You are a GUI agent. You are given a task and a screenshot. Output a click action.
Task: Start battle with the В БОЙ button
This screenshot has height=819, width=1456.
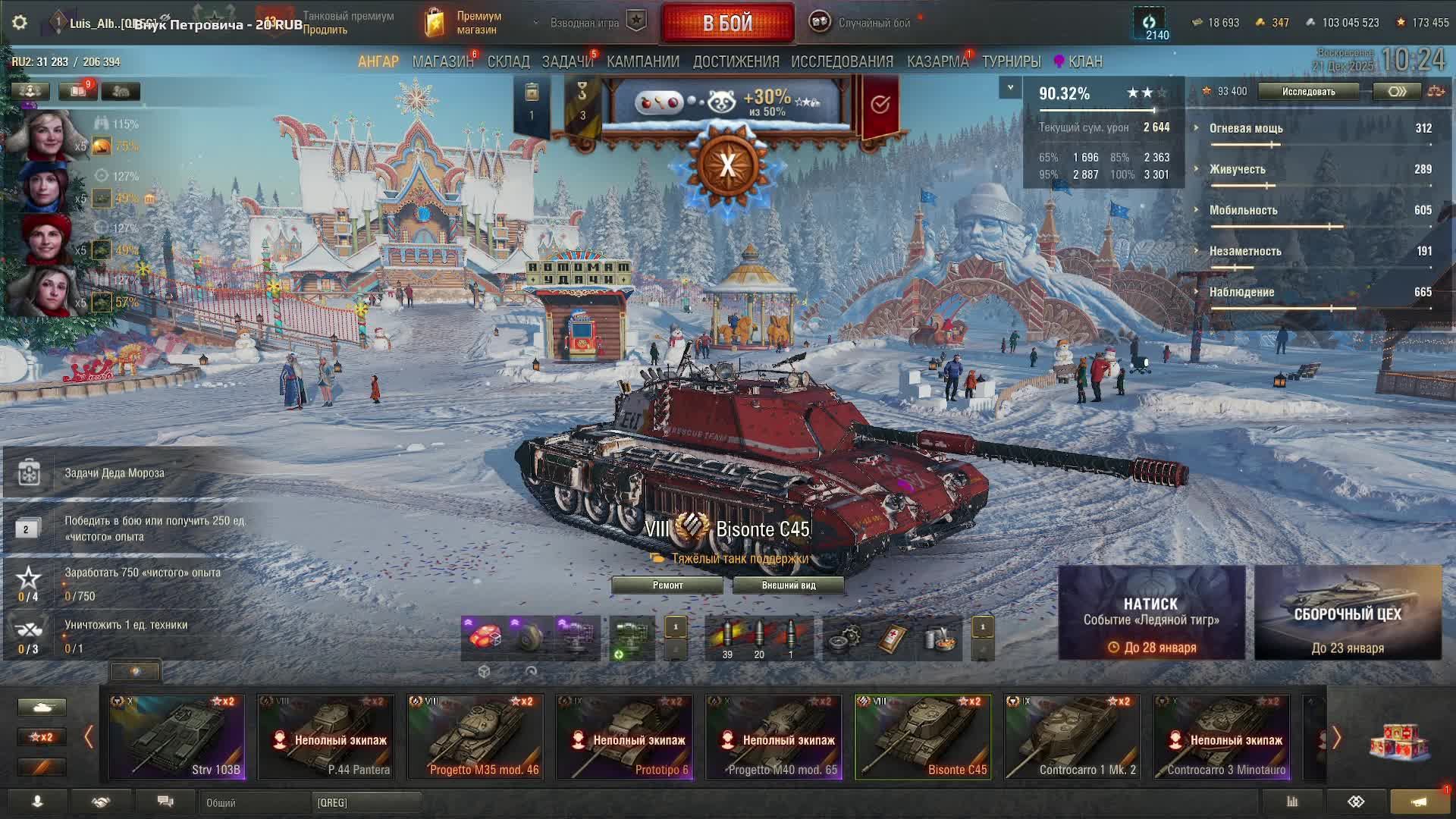click(727, 24)
